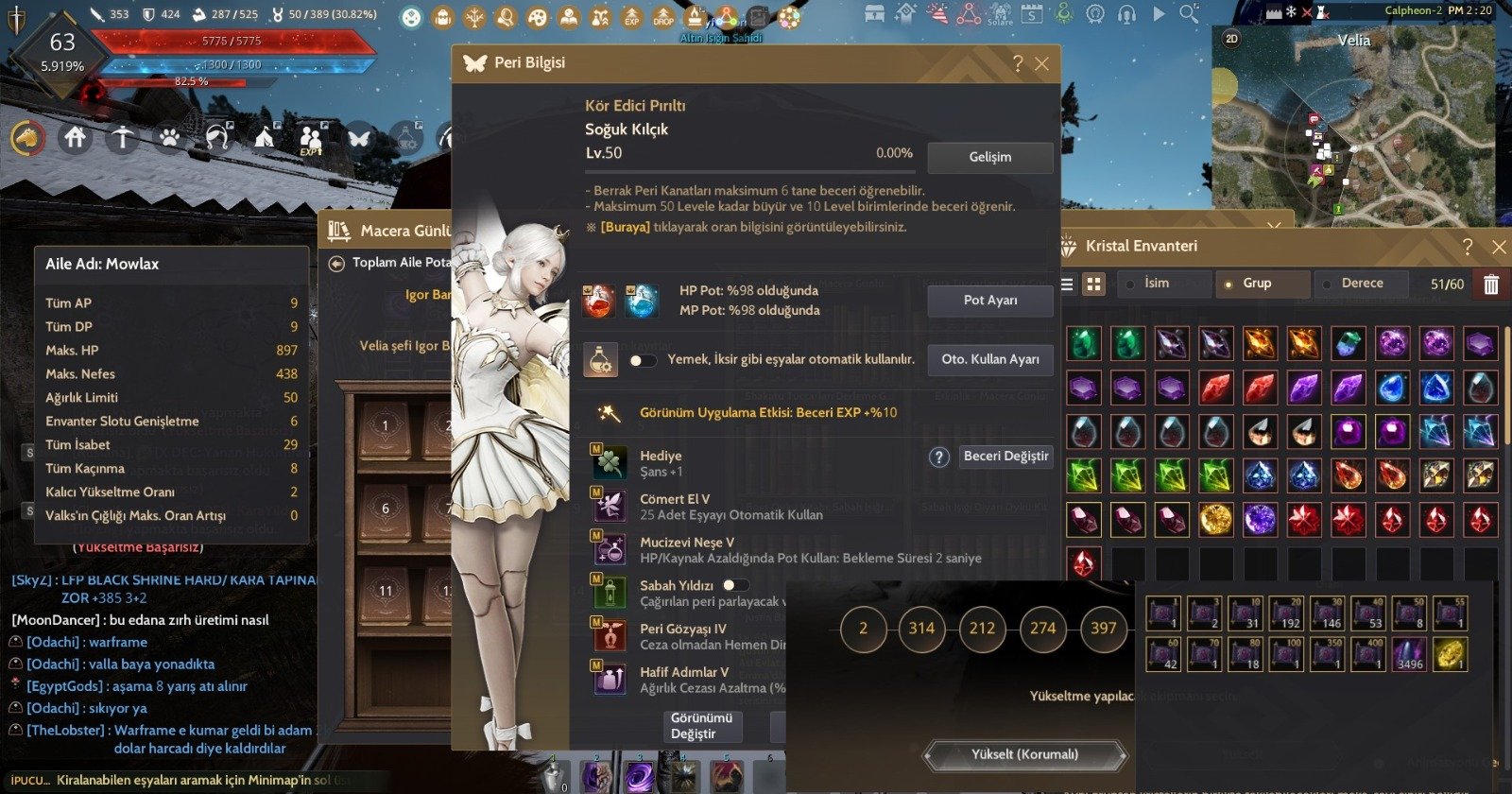Select the horse mount icon
The height and width of the screenshot is (794, 1512).
tap(26, 137)
